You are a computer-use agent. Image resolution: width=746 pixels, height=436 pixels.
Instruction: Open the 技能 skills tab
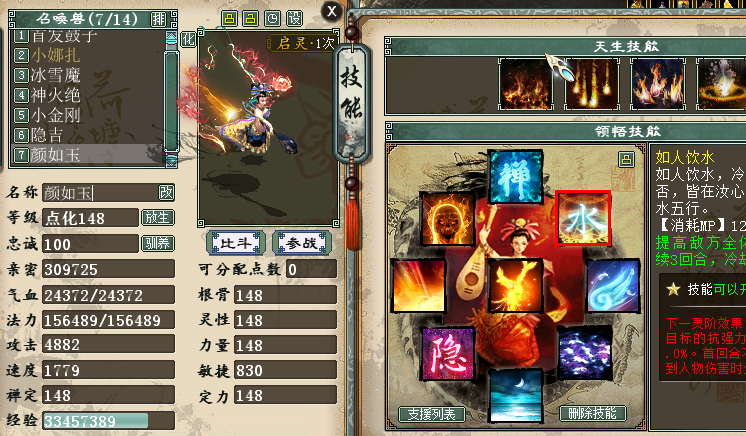(x=355, y=95)
